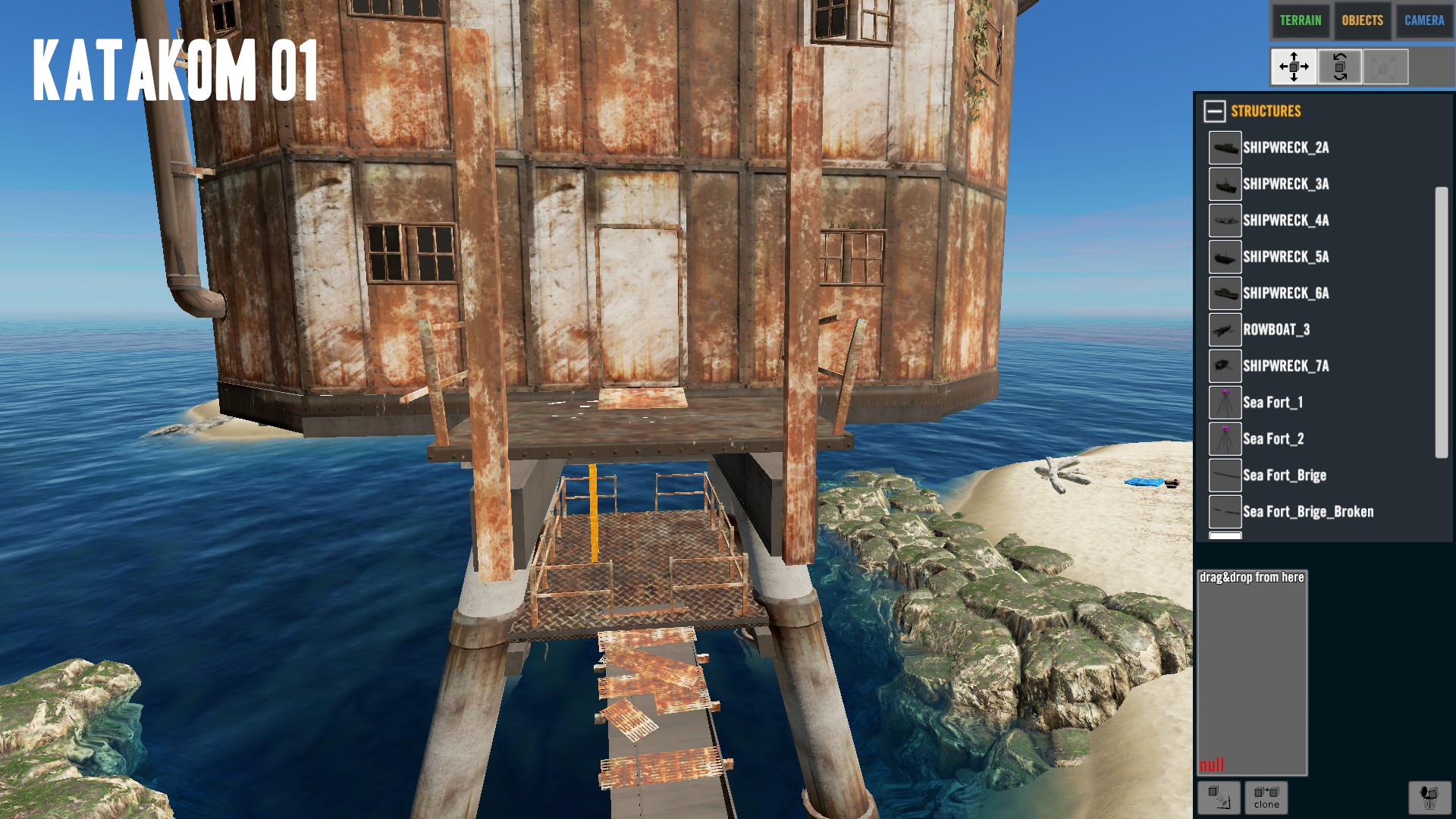This screenshot has height=819, width=1456.
Task: Click the clone object button
Action: pos(1266,798)
